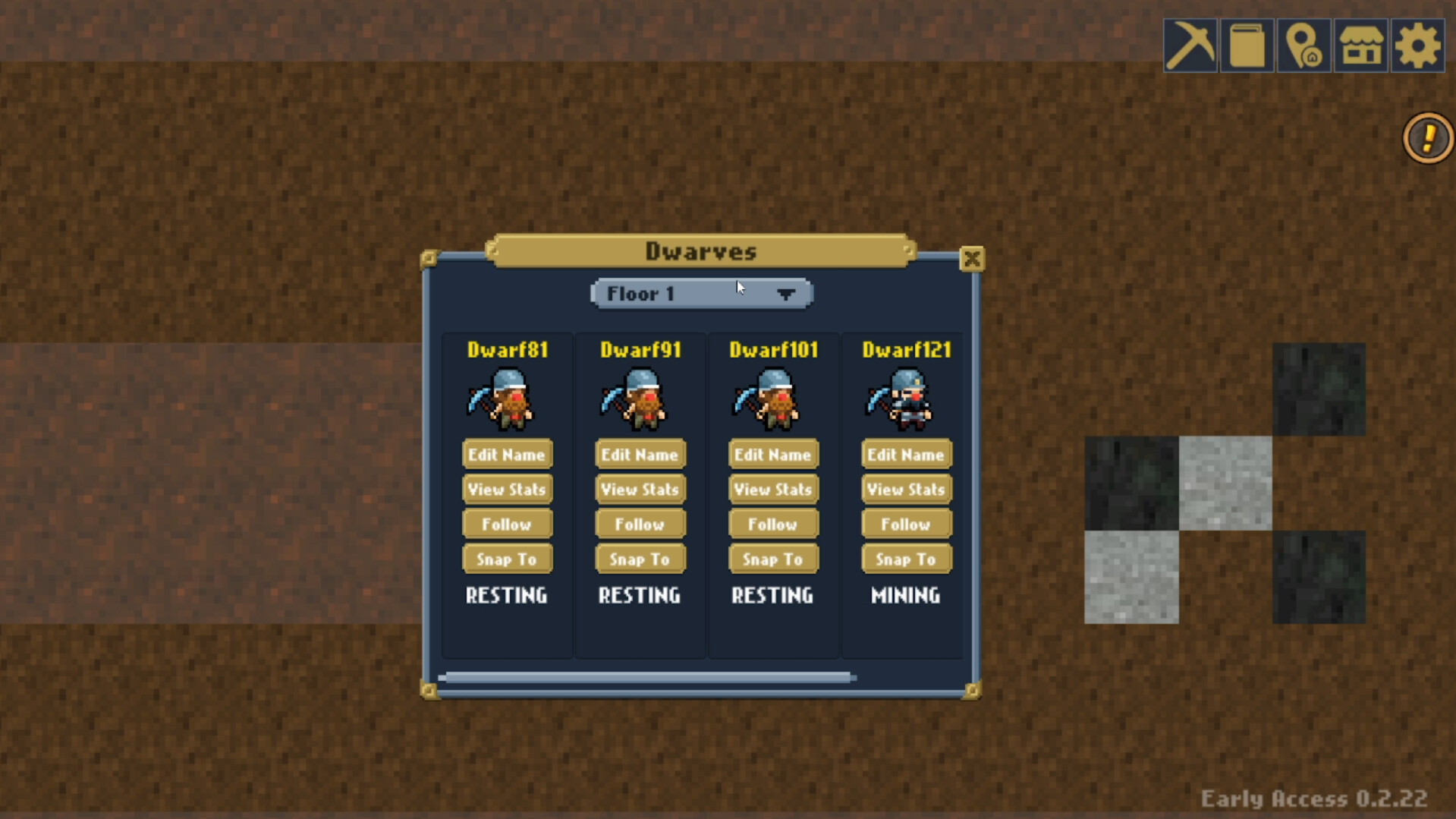This screenshot has height=819, width=1456.
Task: Open the Floor 1 dropdown
Action: [x=700, y=295]
